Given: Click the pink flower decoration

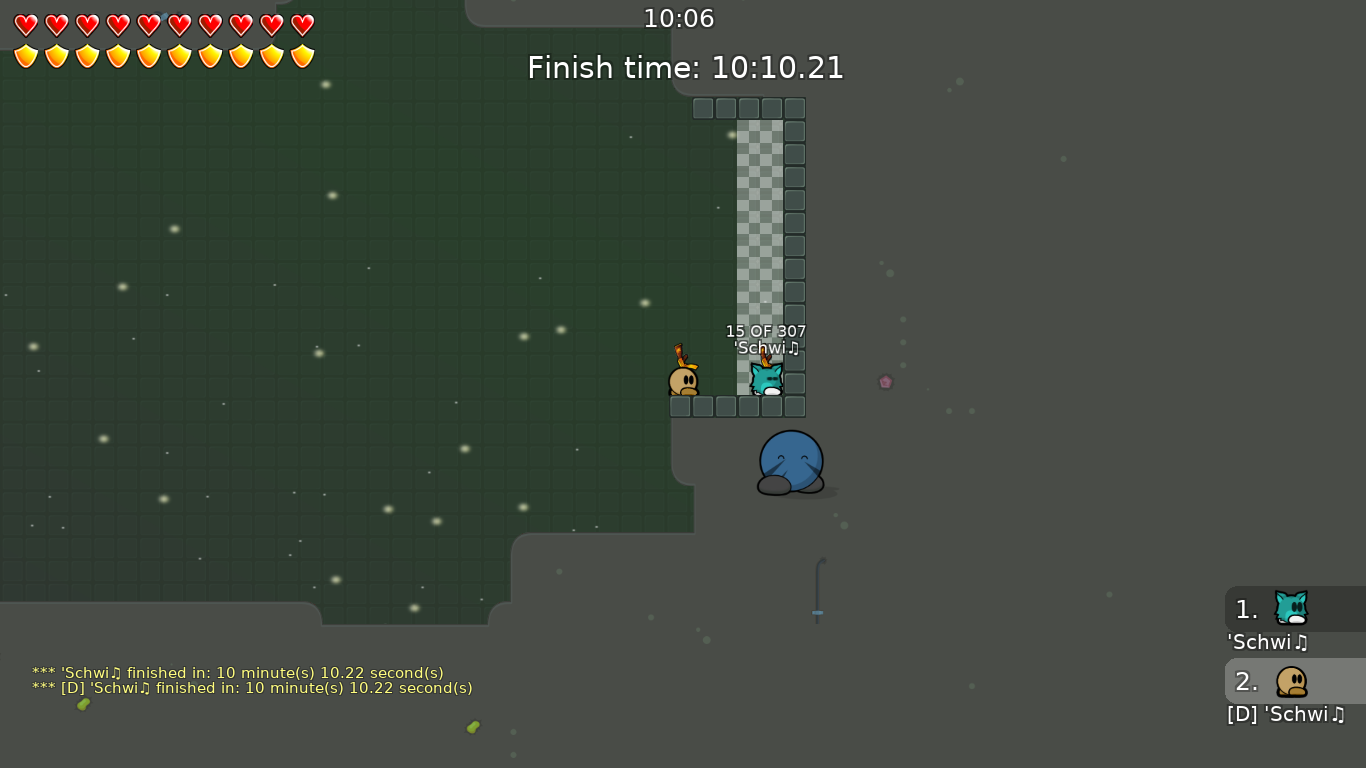Looking at the screenshot, I should click(886, 381).
